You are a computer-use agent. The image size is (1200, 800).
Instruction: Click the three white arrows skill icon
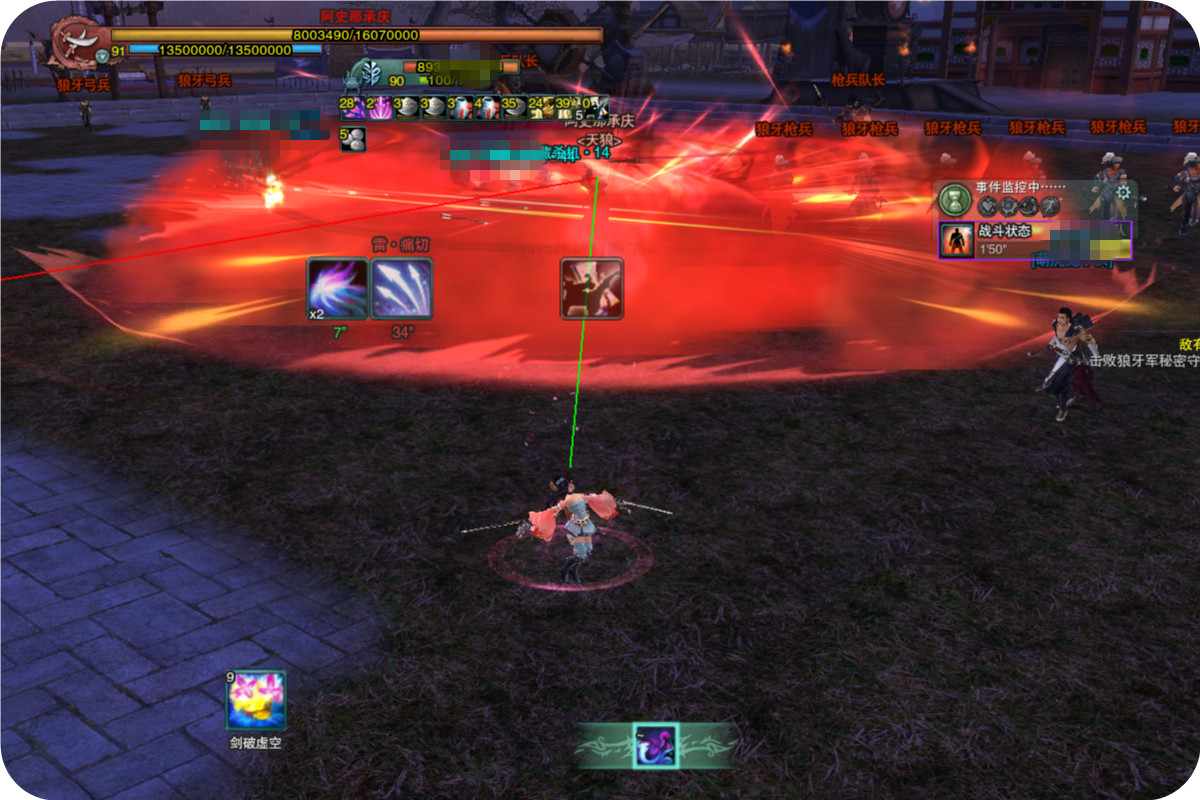(402, 288)
